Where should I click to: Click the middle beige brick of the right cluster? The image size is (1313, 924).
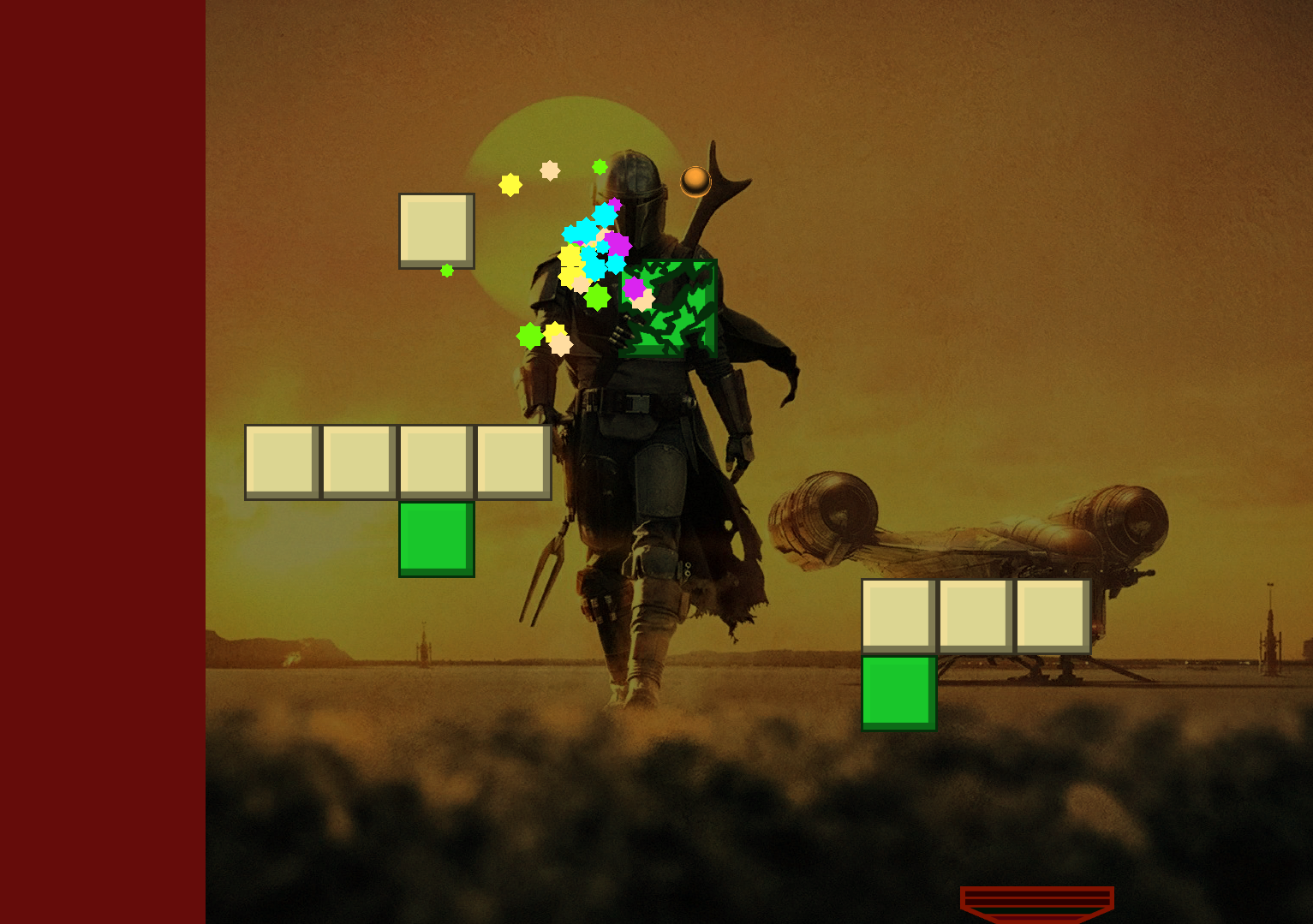pos(974,614)
